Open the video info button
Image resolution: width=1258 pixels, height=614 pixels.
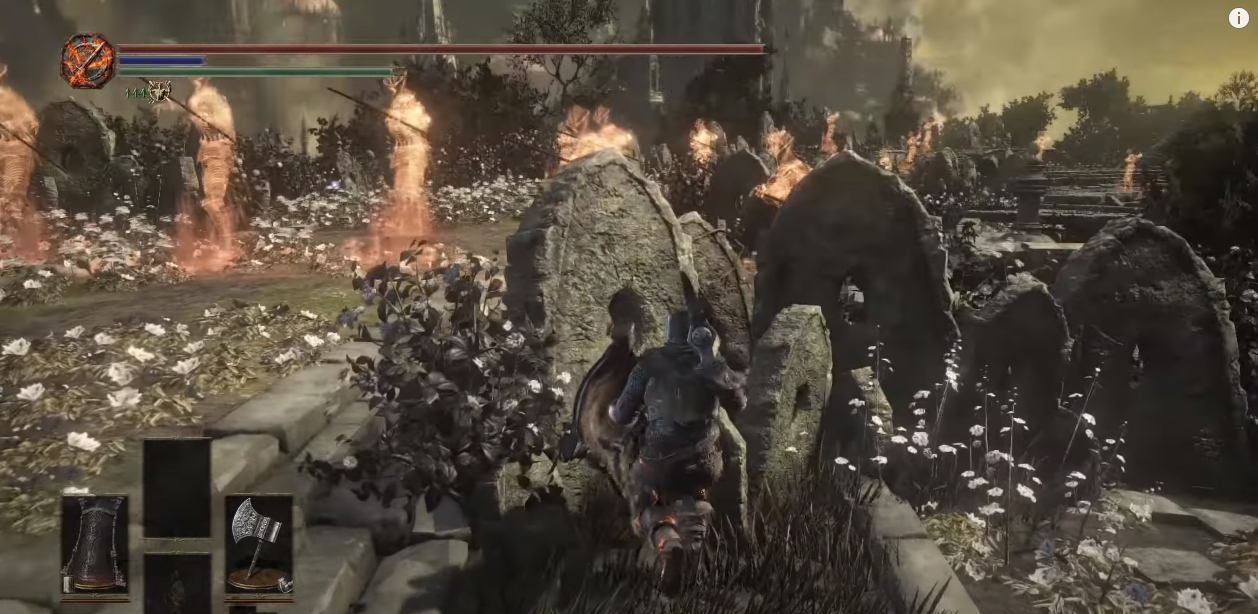click(1239, 17)
